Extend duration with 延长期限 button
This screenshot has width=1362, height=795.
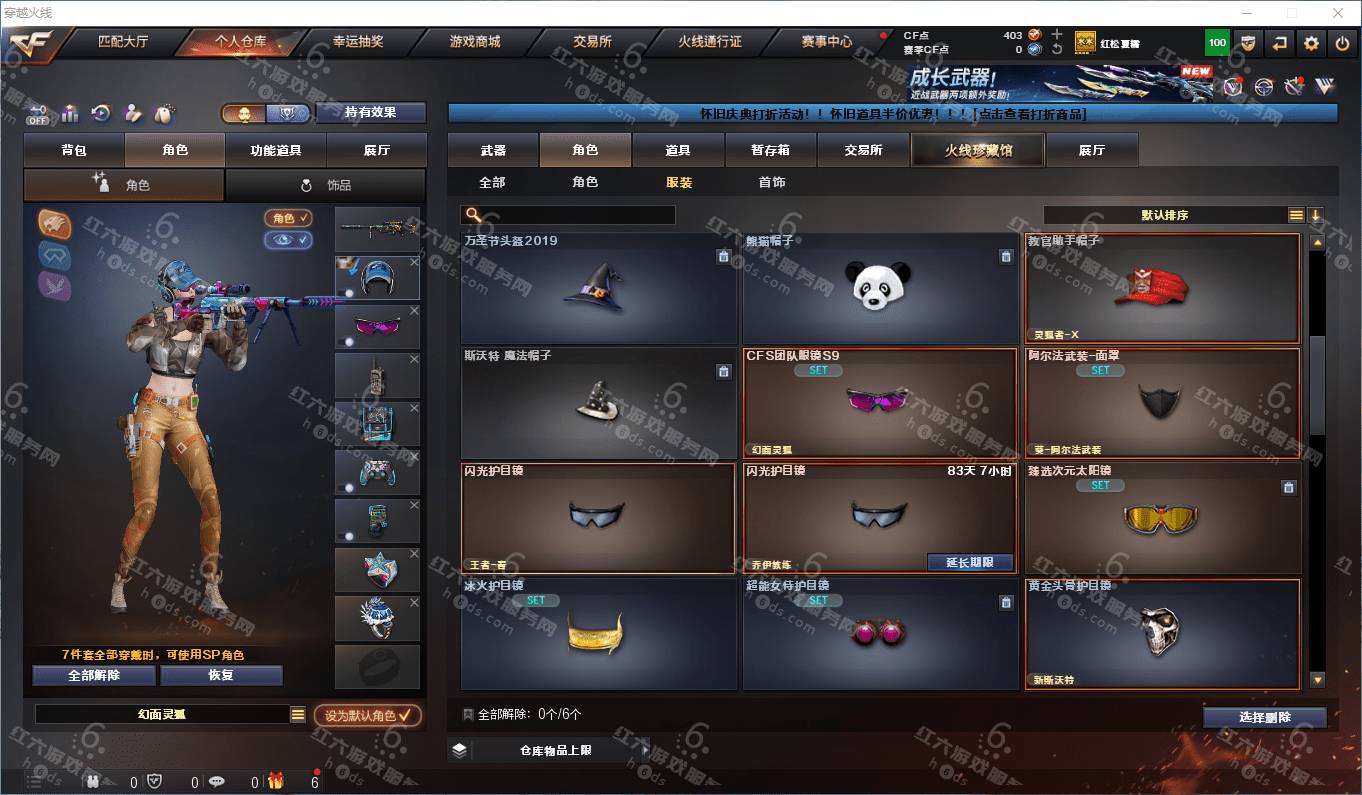(x=969, y=562)
